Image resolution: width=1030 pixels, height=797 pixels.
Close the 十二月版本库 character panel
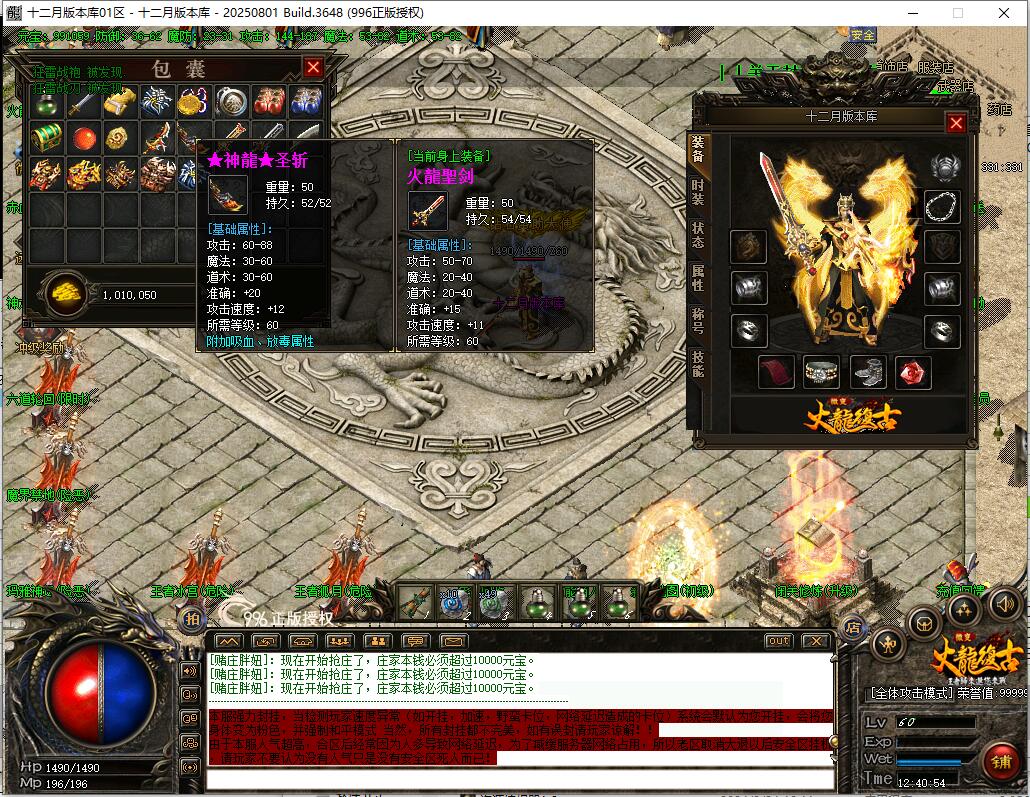click(x=956, y=123)
